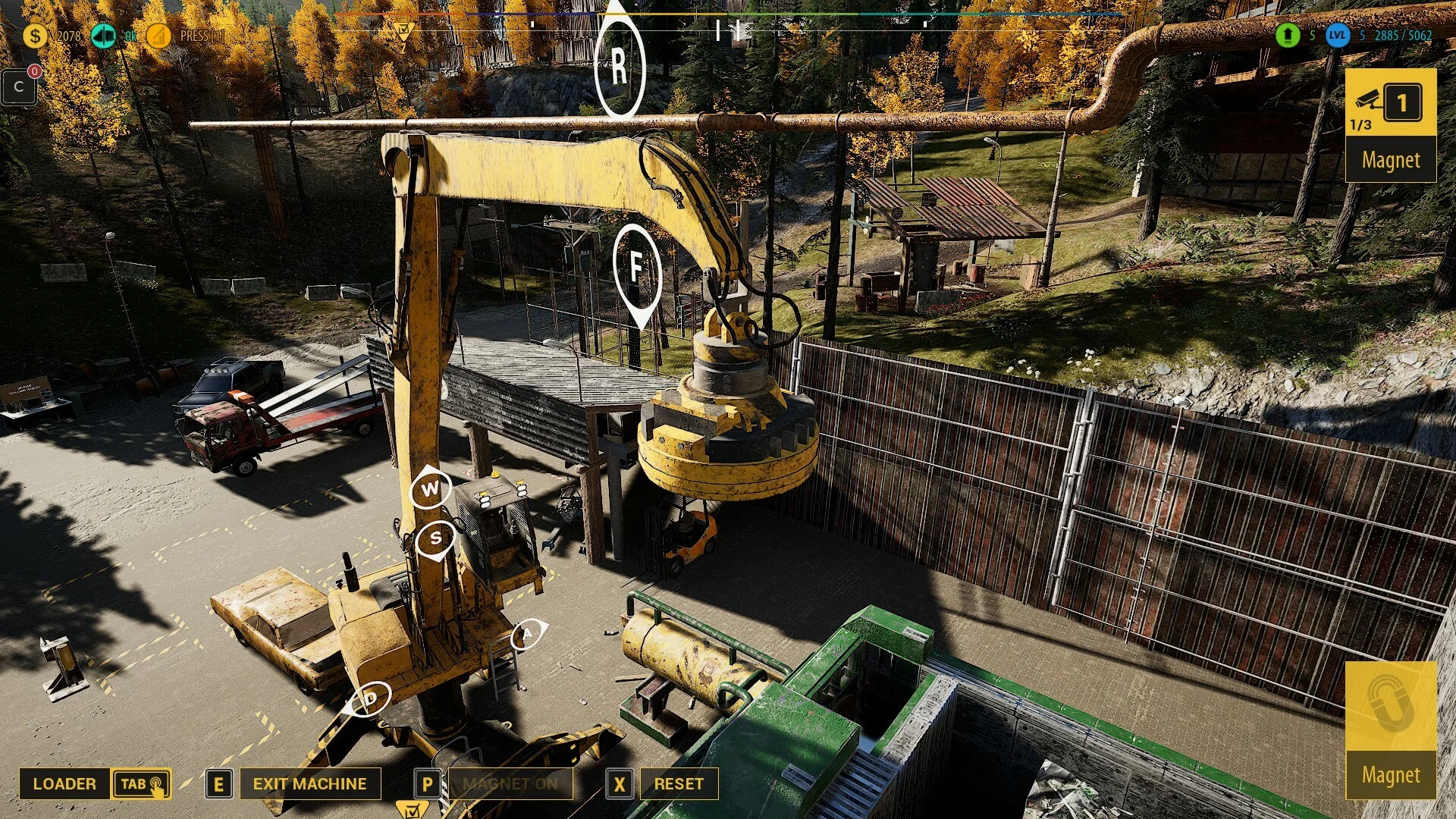Click the Reset button

tap(679, 784)
